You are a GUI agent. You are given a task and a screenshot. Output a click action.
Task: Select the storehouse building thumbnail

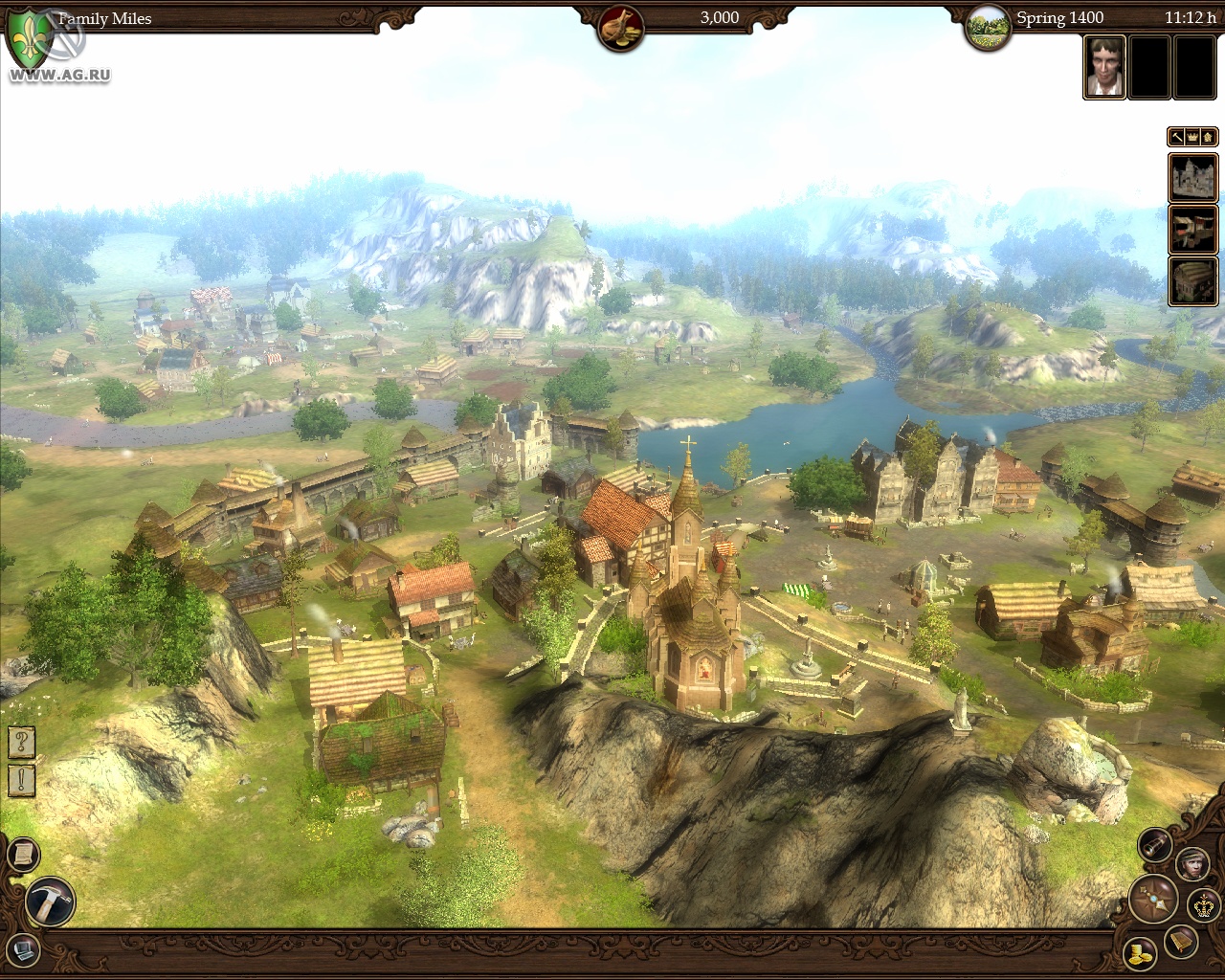point(1193,280)
